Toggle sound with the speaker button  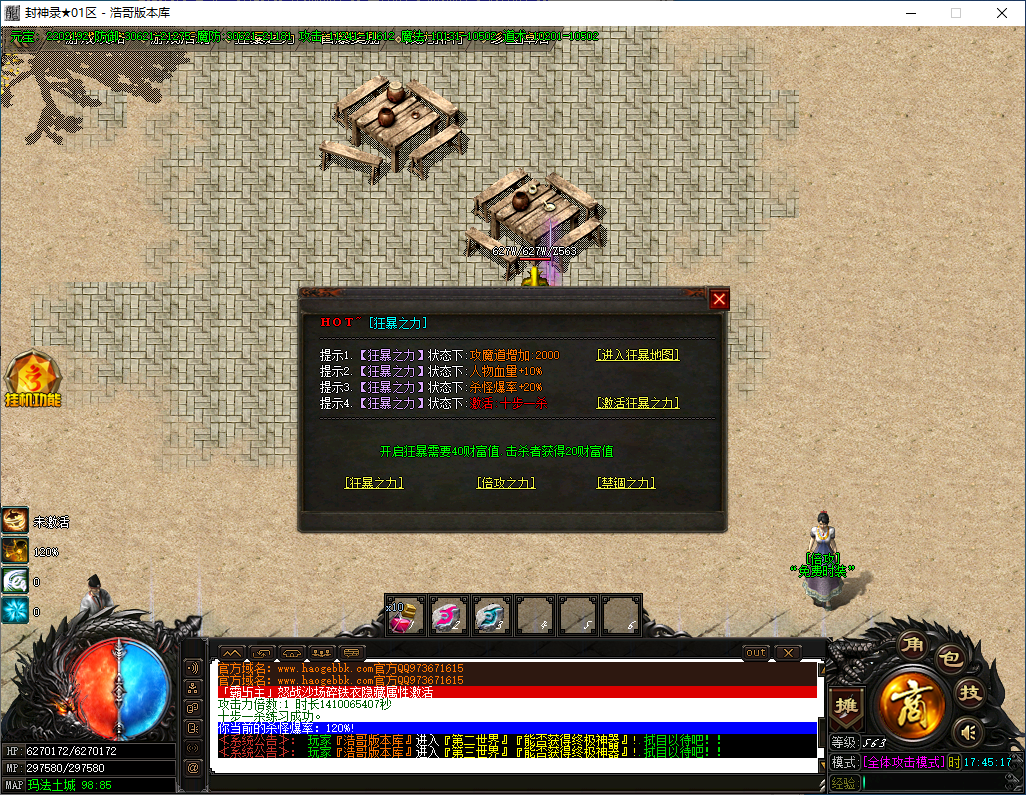coord(965,732)
